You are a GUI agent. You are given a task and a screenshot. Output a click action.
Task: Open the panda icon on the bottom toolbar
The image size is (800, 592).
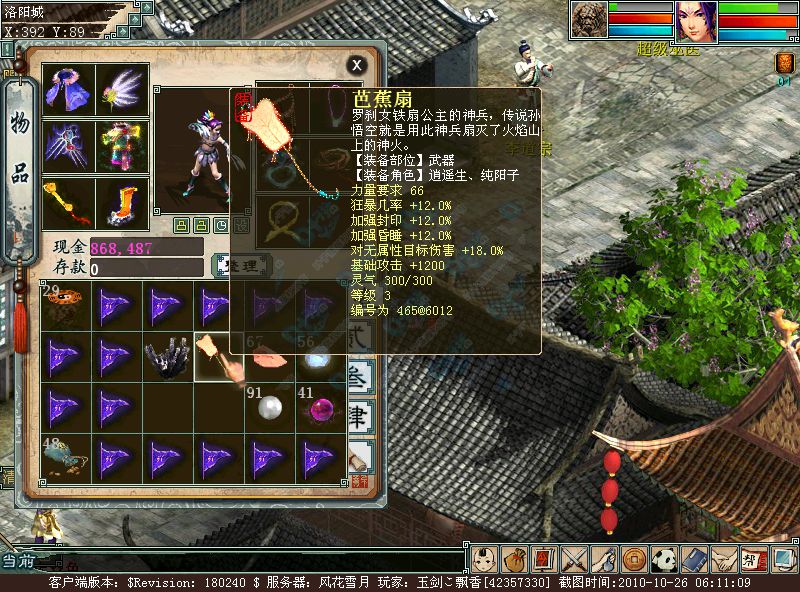pyautogui.click(x=665, y=559)
